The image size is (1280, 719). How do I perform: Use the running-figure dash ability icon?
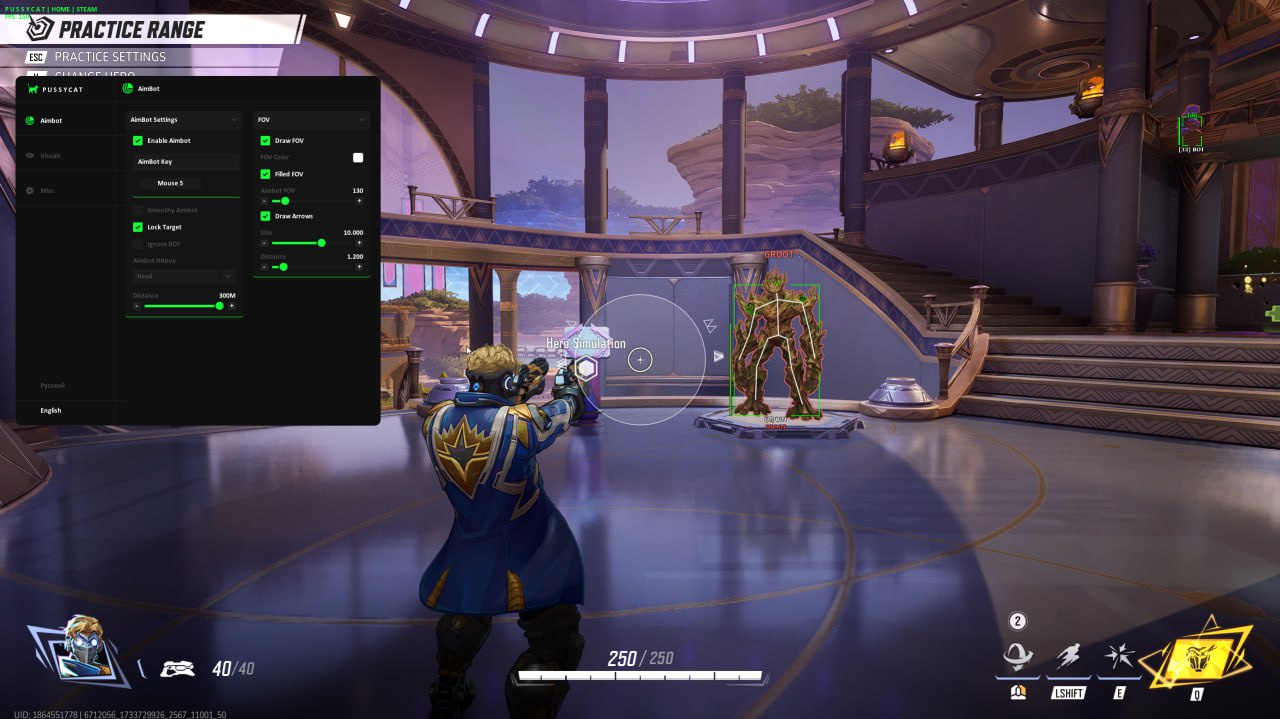click(1068, 658)
